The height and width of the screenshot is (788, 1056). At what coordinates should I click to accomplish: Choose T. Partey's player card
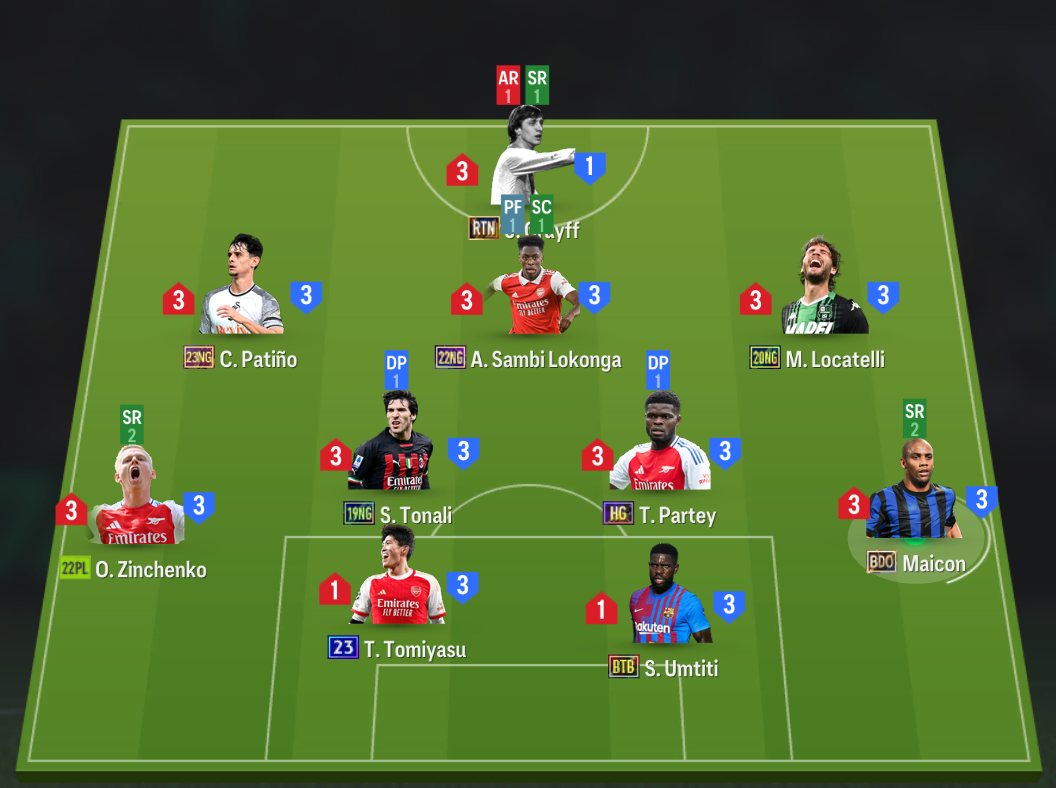point(660,448)
